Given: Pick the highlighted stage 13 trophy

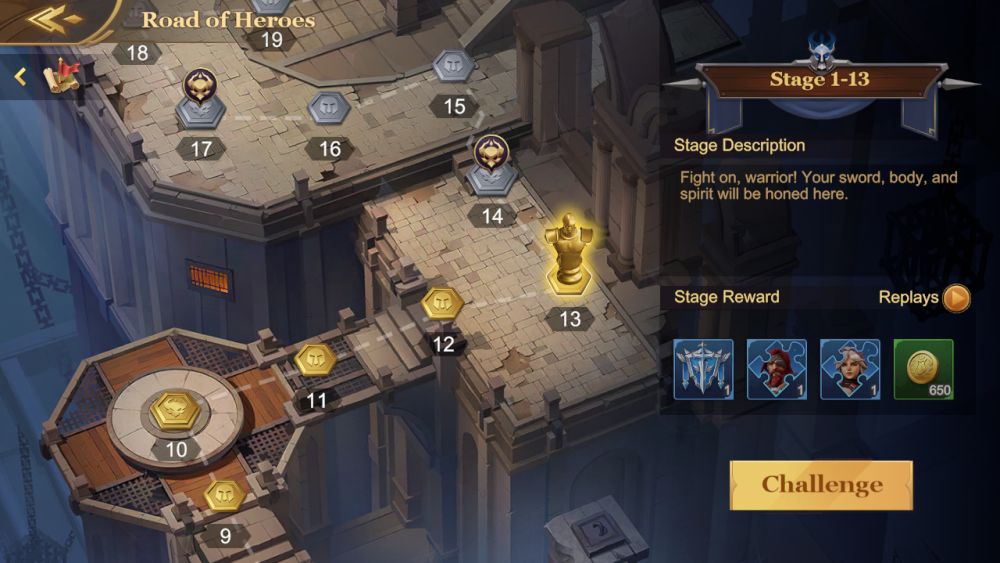Looking at the screenshot, I should click(x=568, y=256).
